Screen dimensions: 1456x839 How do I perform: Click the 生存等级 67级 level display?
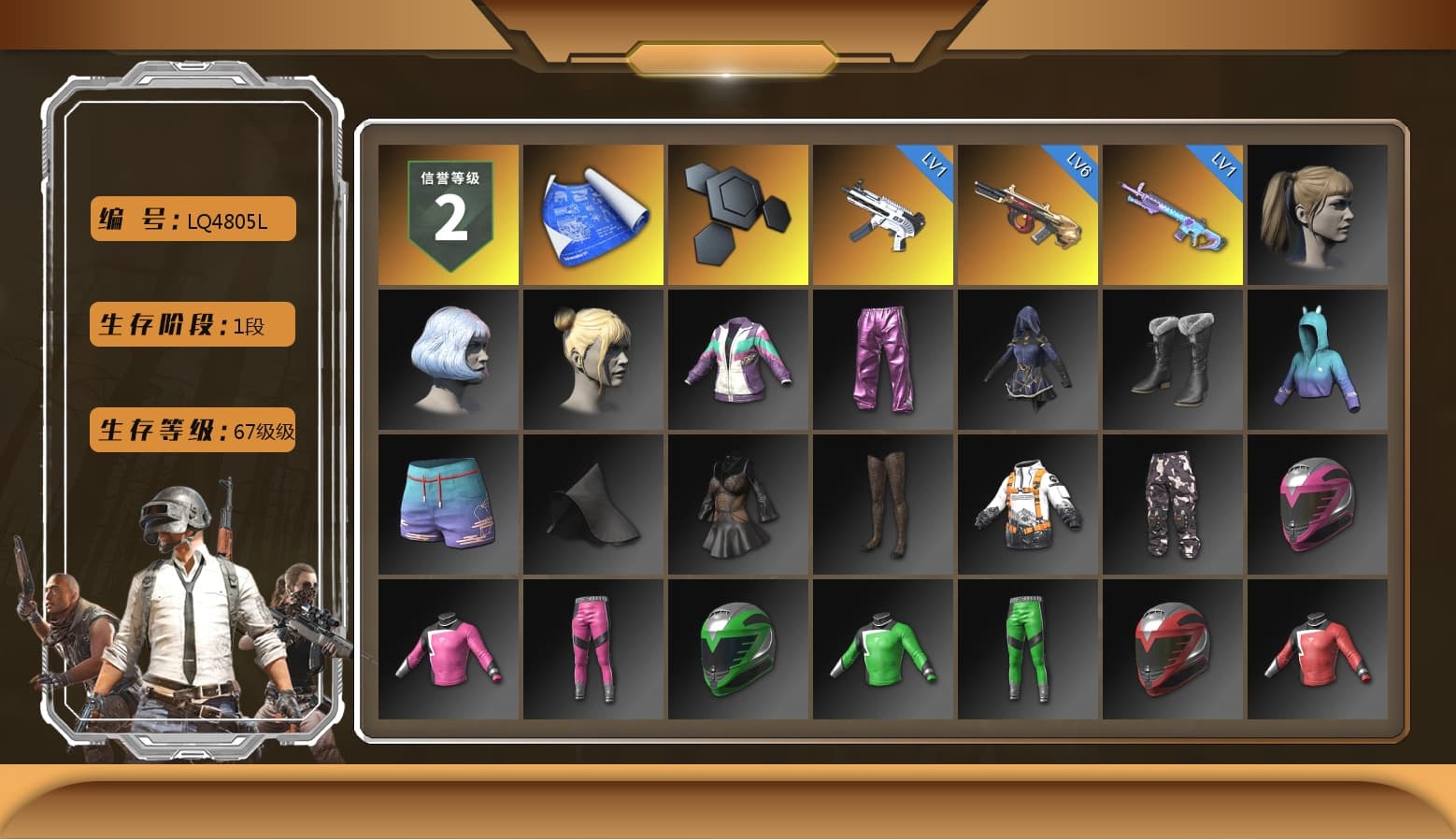191,431
